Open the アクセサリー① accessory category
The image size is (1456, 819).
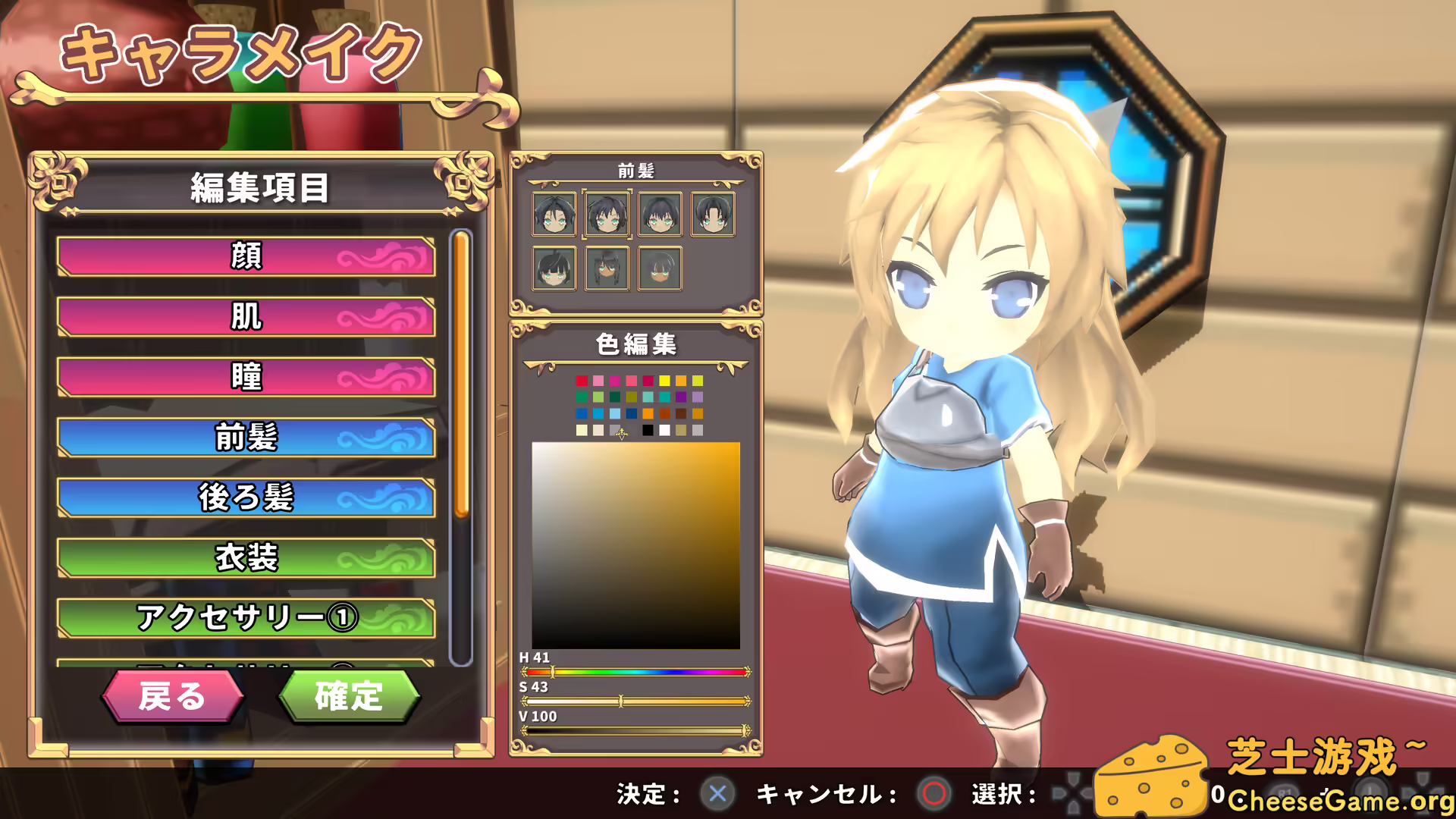(x=244, y=617)
